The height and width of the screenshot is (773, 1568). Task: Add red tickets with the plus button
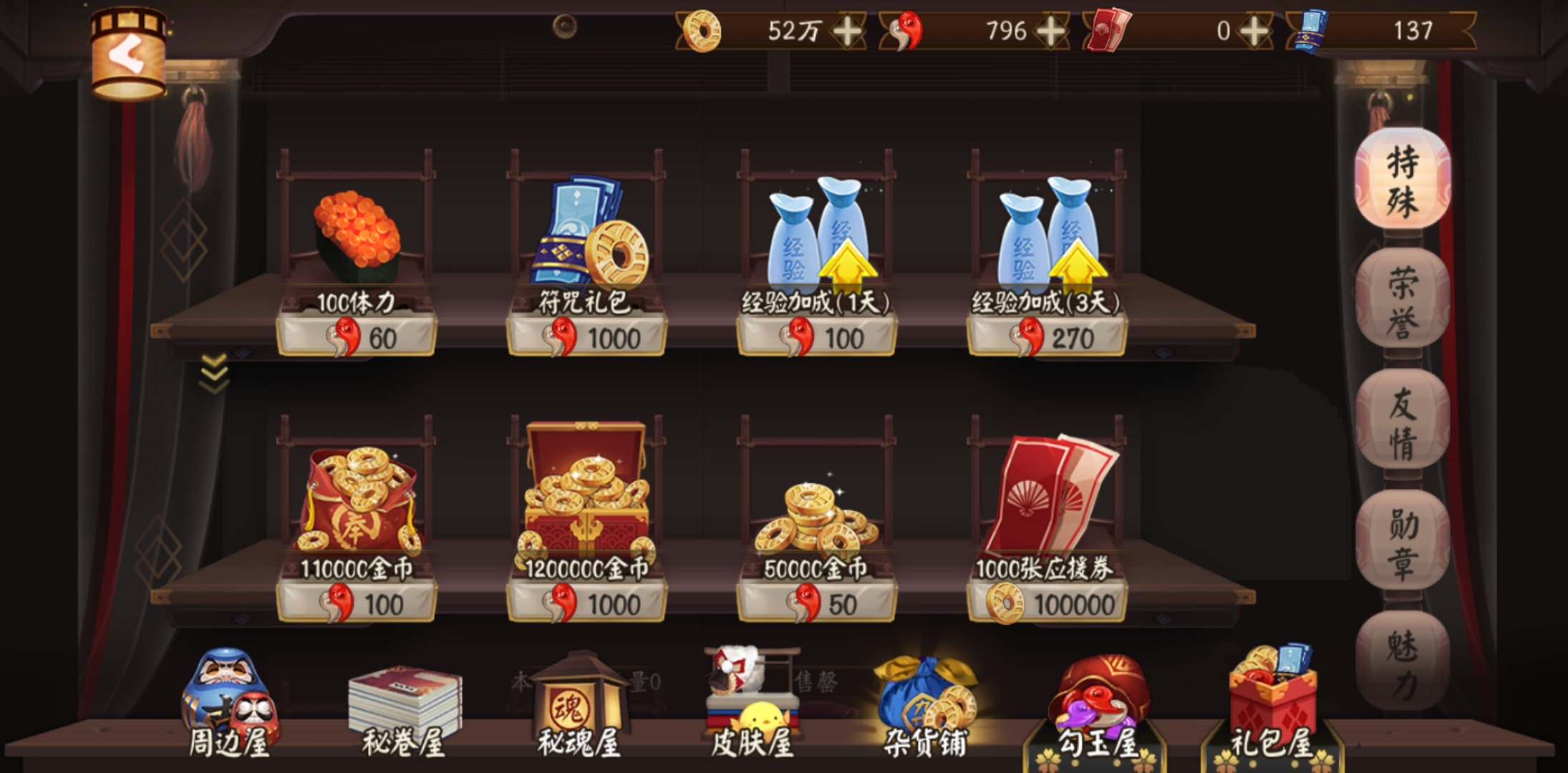coord(1254,31)
